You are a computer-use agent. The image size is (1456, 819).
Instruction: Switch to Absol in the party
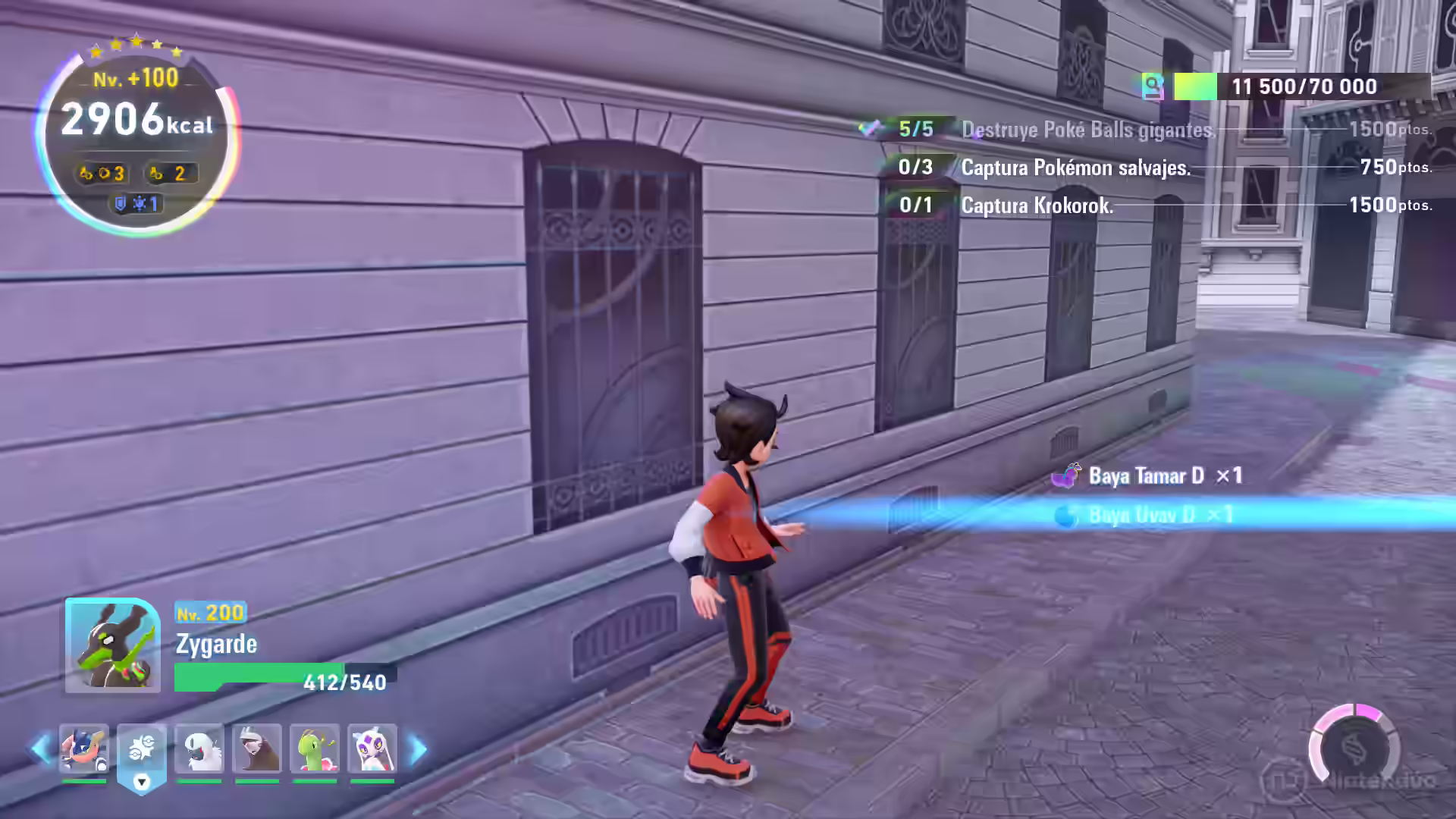[199, 748]
